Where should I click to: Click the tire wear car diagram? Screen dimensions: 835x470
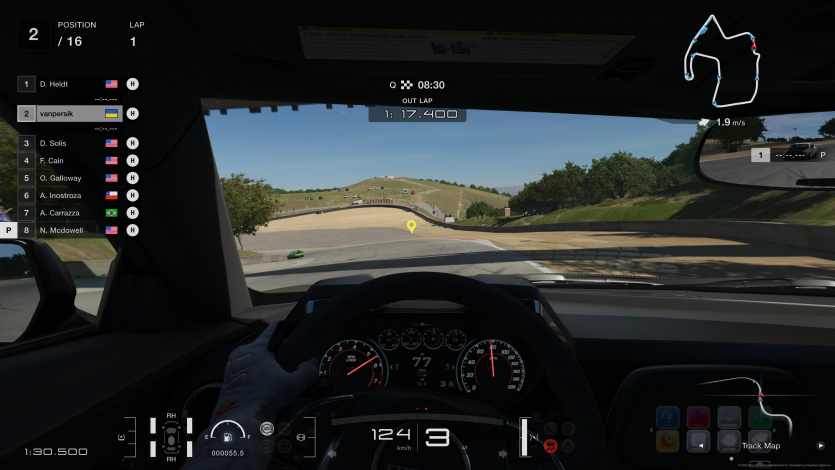(x=171, y=437)
